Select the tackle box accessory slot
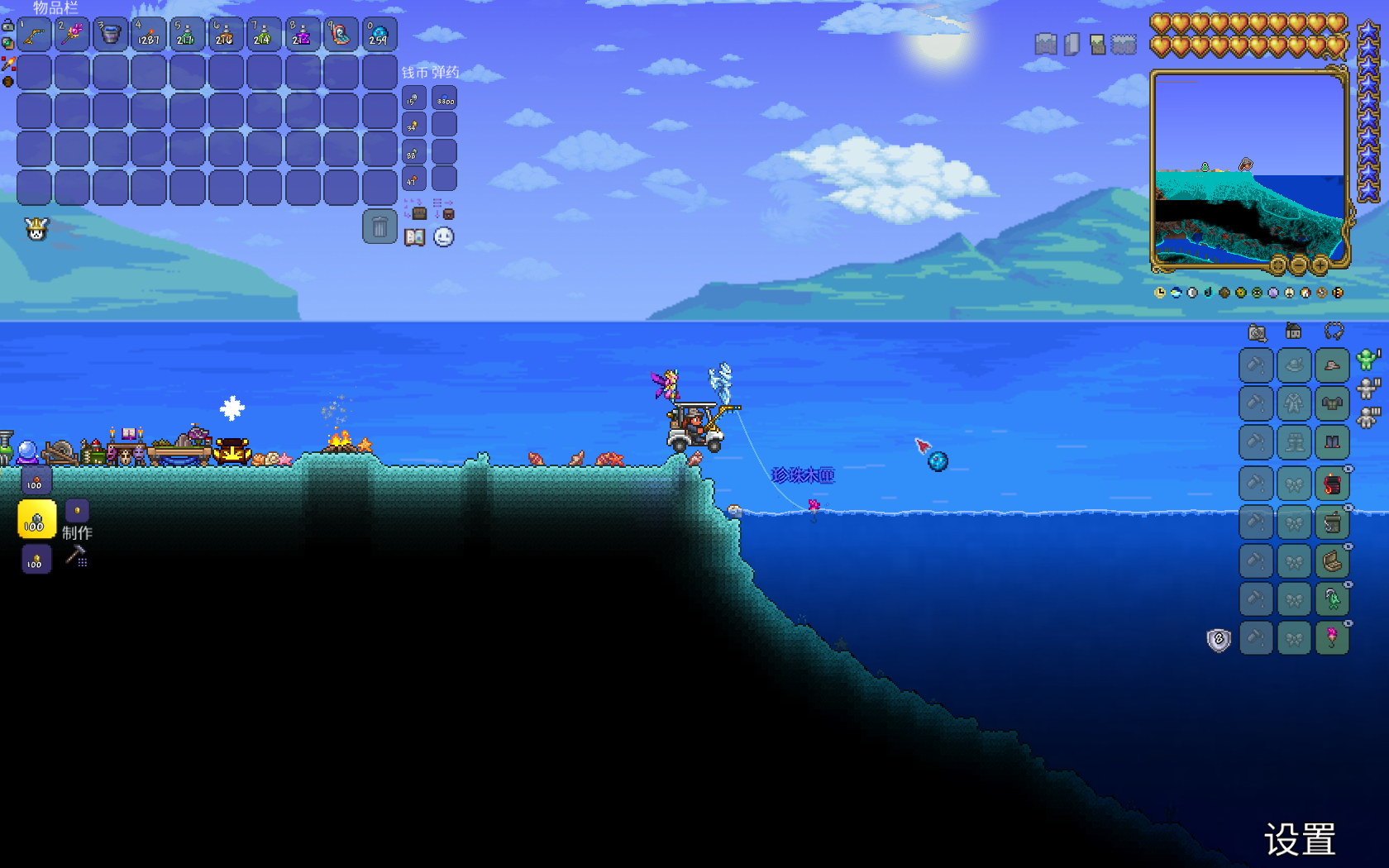Viewport: 1389px width, 868px height. [x=1332, y=522]
